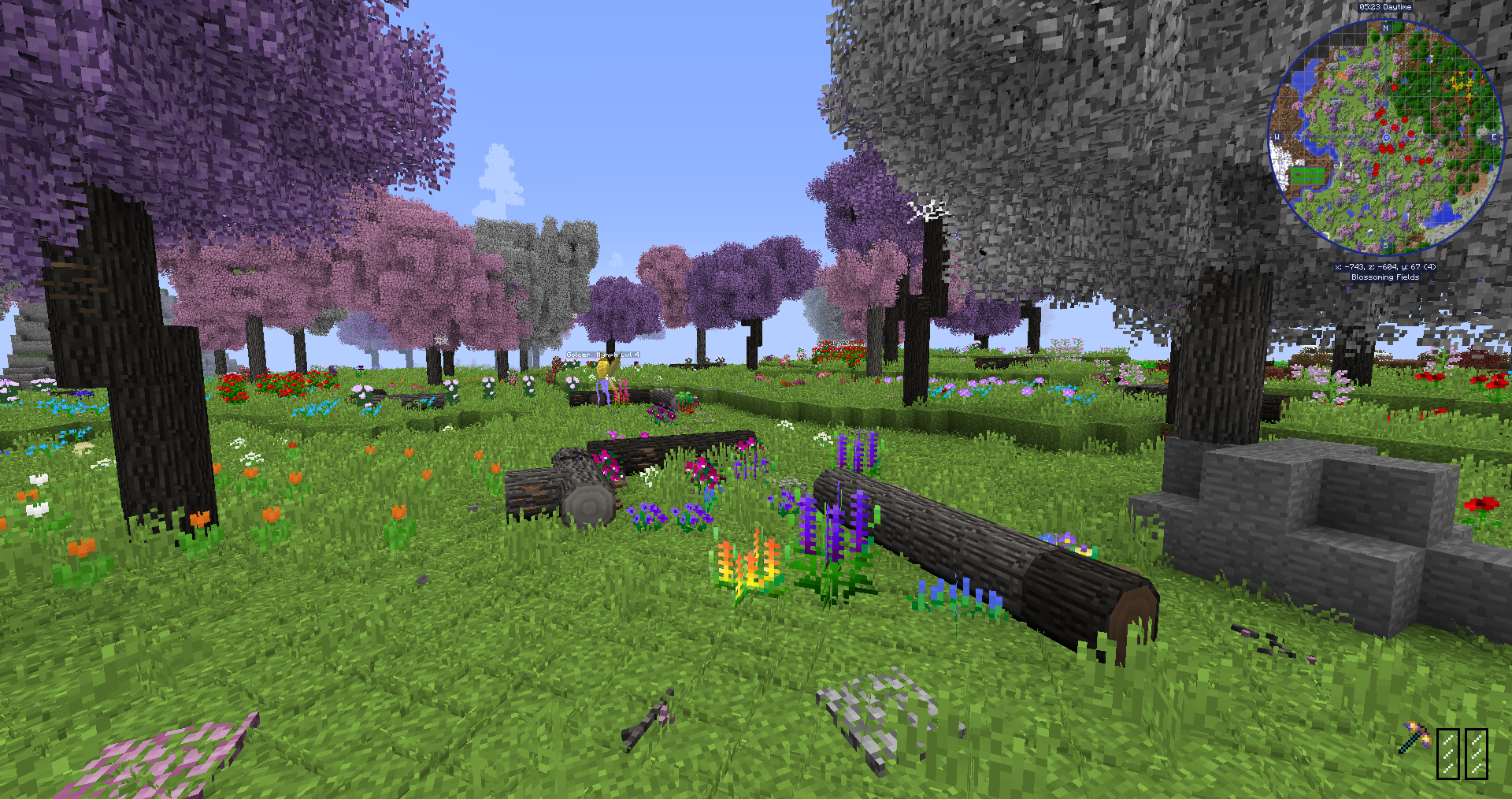Click the N compass marker on the minimap

(1385, 28)
